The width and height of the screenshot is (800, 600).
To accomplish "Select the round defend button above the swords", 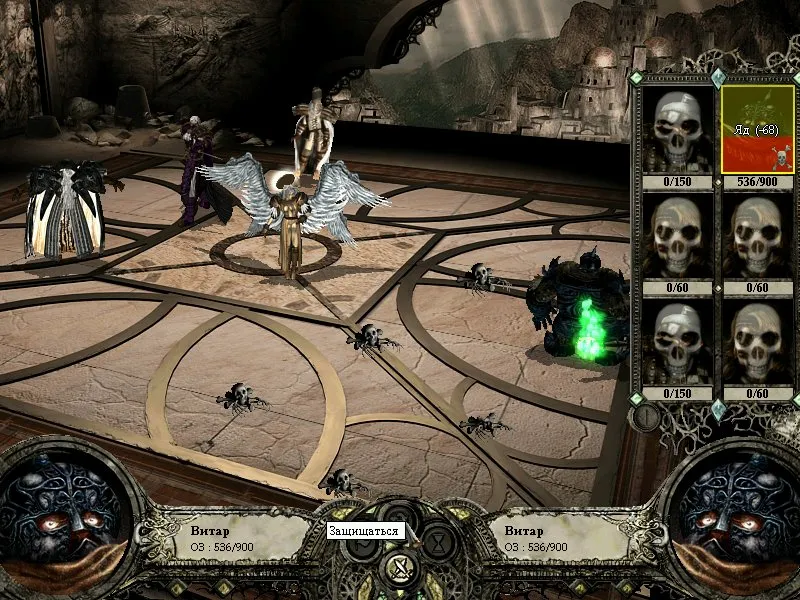I will tap(400, 517).
